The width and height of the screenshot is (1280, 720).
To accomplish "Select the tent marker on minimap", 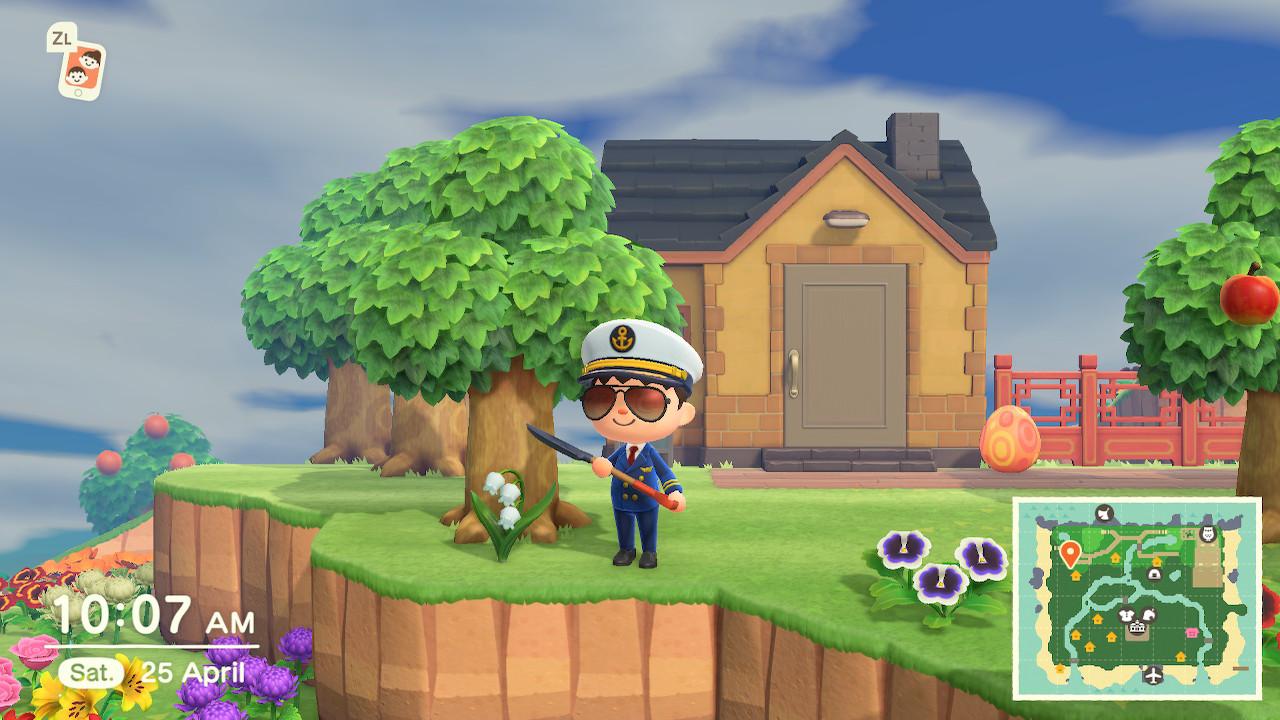I will [x=1154, y=573].
